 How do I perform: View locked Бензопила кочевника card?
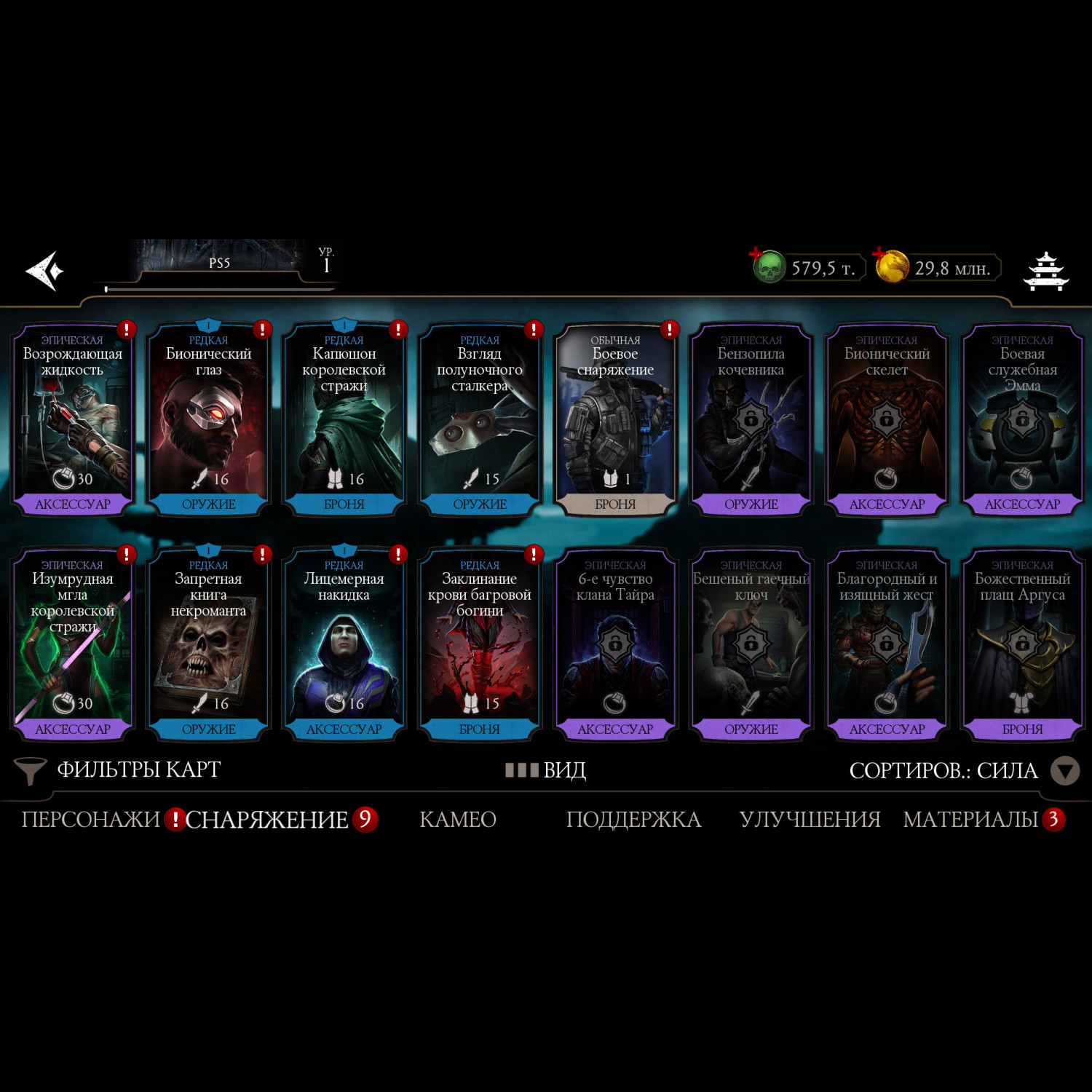[751, 420]
